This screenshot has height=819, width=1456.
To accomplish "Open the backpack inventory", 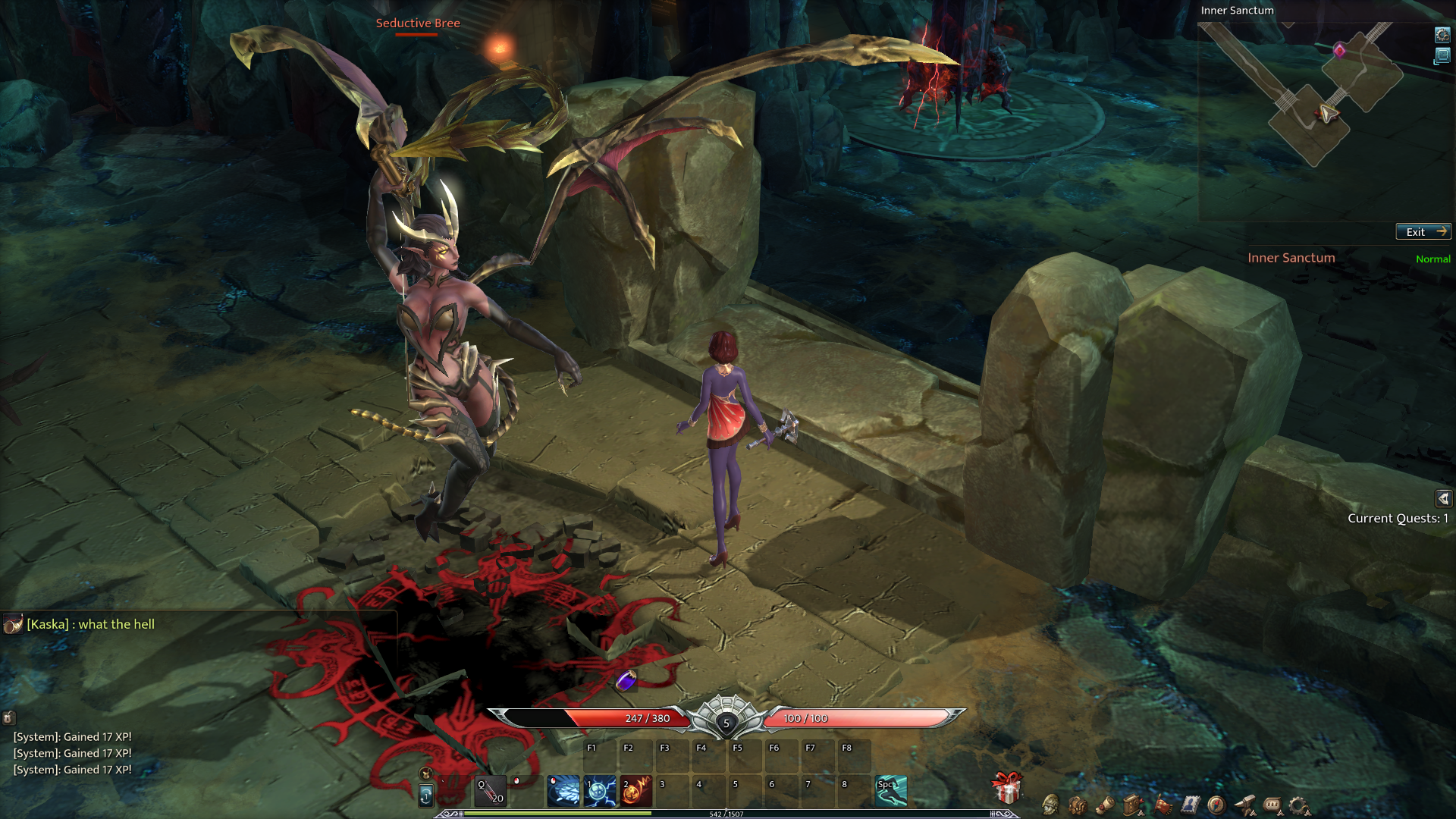I will click(1078, 805).
